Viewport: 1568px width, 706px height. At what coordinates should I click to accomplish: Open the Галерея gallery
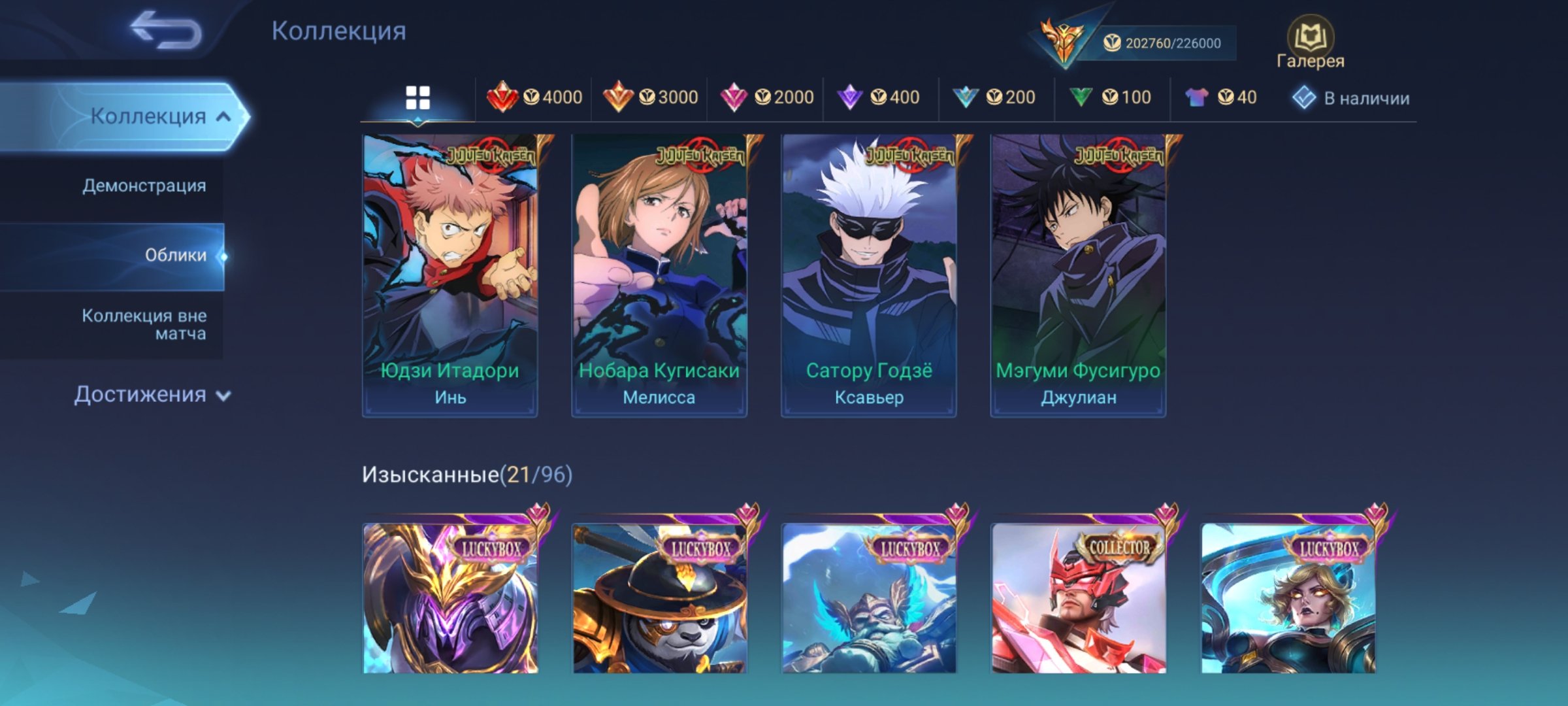[1310, 43]
